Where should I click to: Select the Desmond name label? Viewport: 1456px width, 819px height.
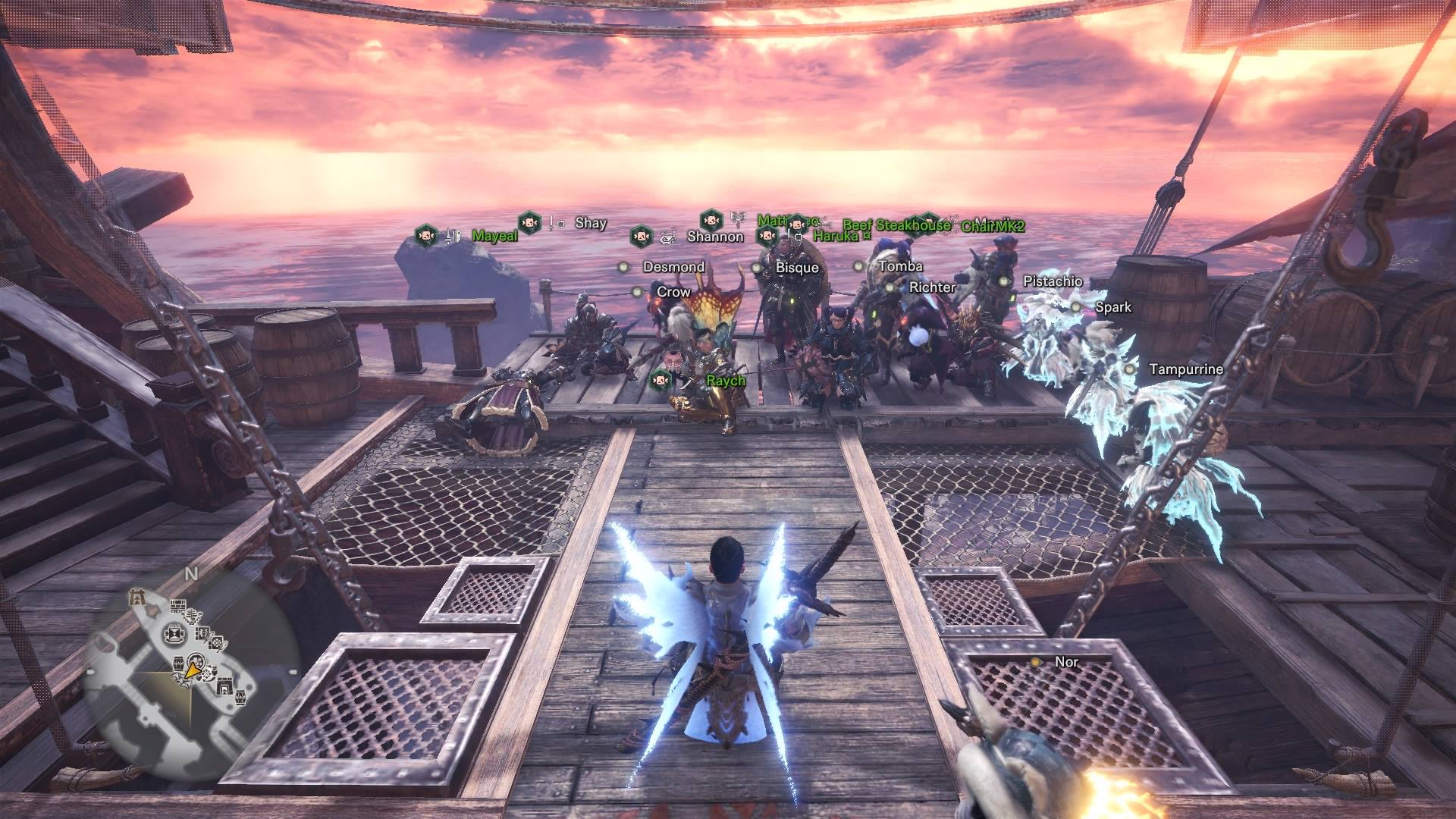click(x=673, y=267)
